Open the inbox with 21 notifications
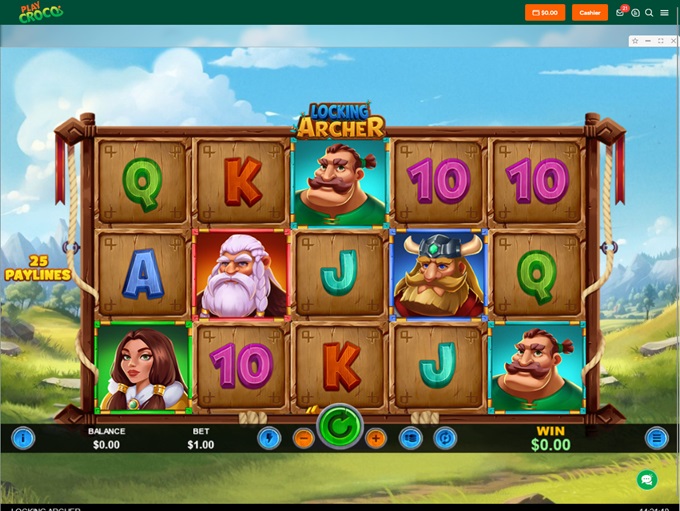 point(621,13)
